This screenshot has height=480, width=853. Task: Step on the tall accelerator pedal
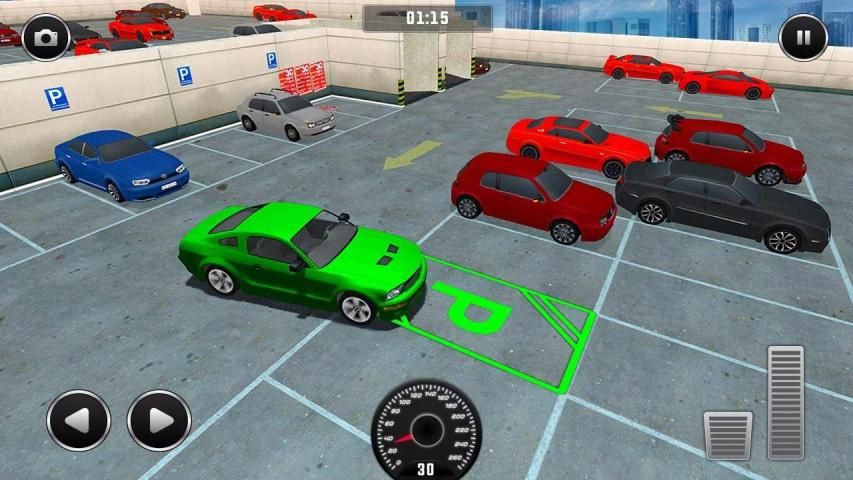pos(785,402)
